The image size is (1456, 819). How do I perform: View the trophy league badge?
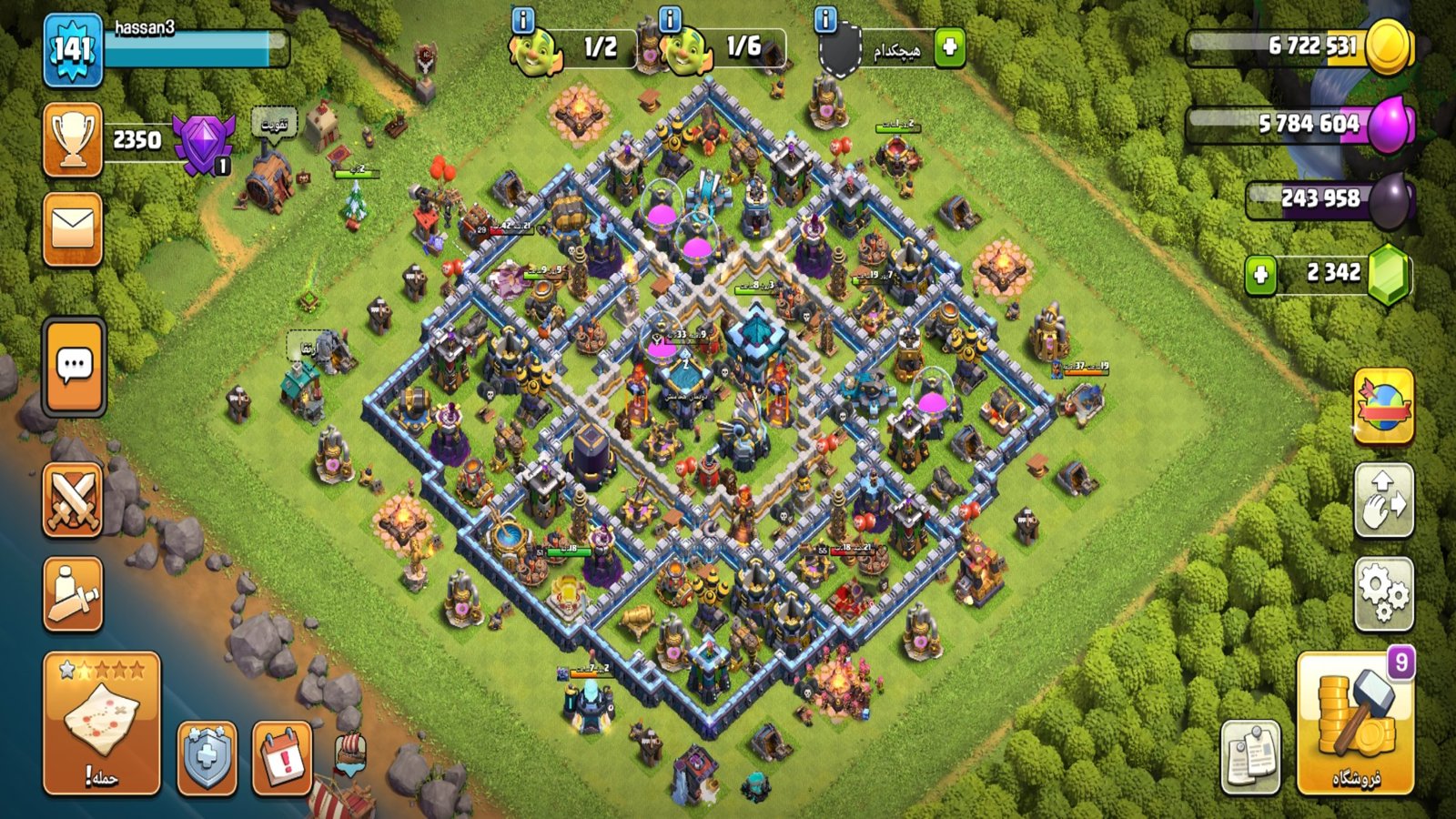(203, 143)
